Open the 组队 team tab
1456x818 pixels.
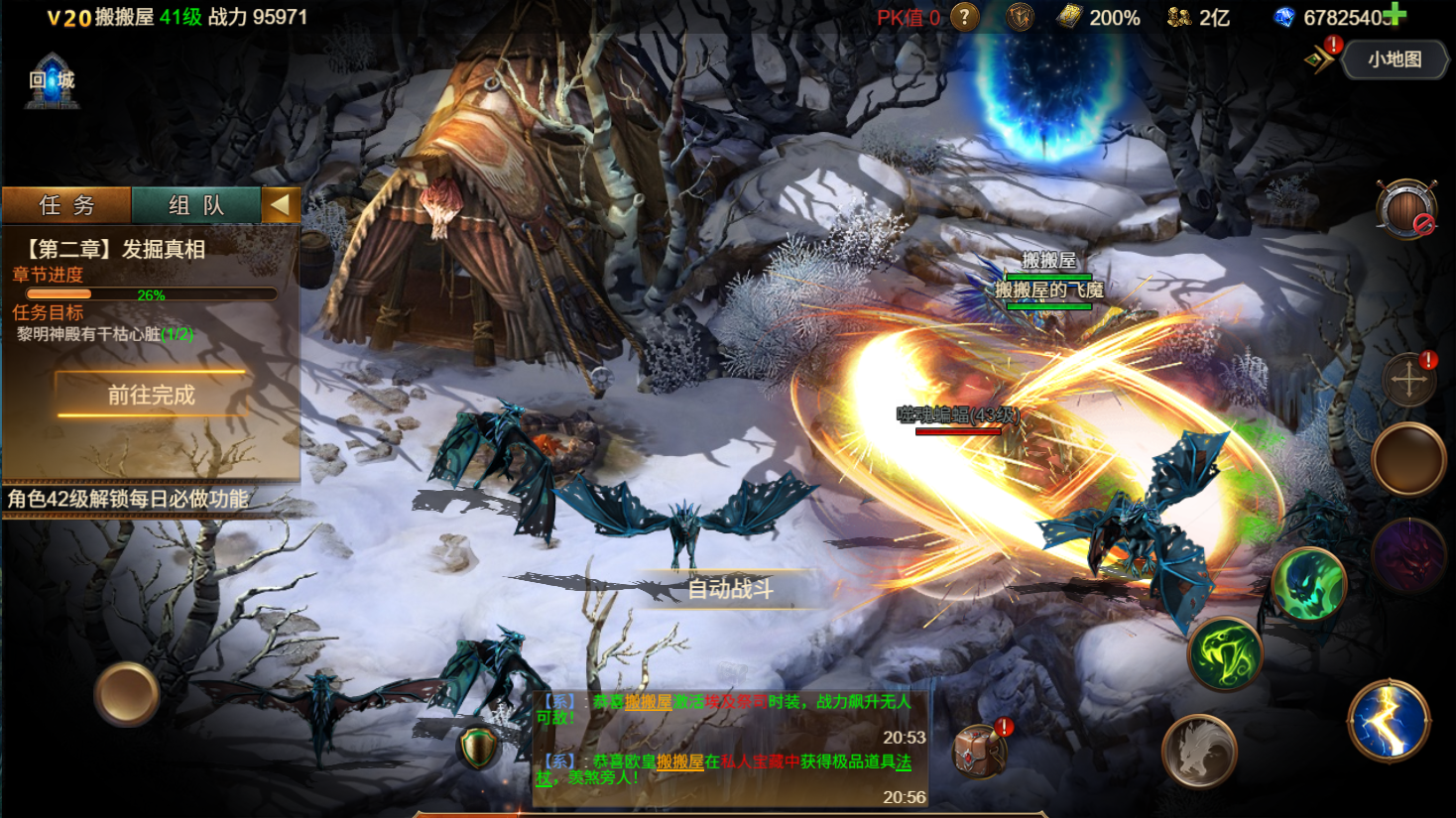click(196, 205)
